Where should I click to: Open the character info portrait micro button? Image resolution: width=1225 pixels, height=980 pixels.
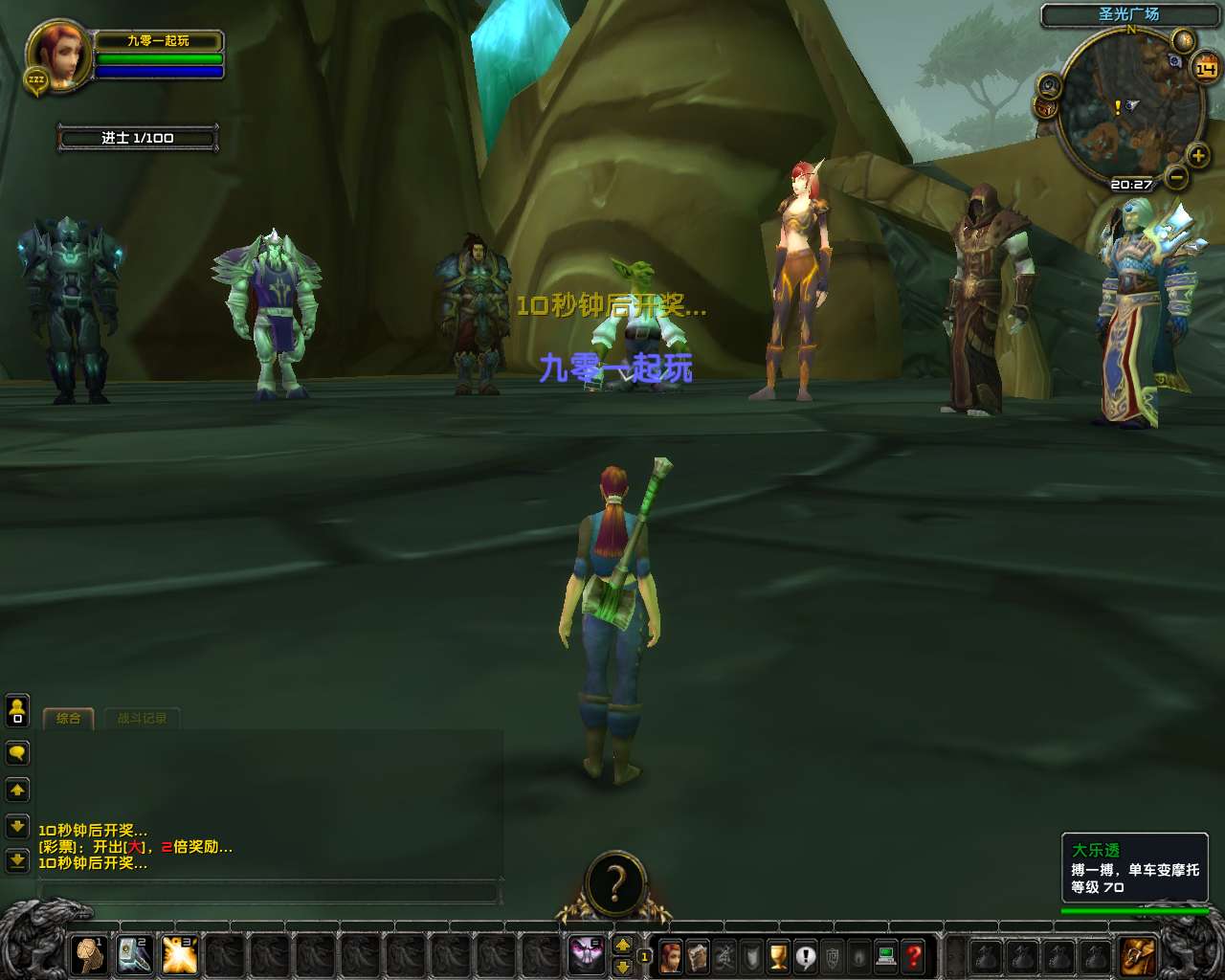tap(671, 955)
